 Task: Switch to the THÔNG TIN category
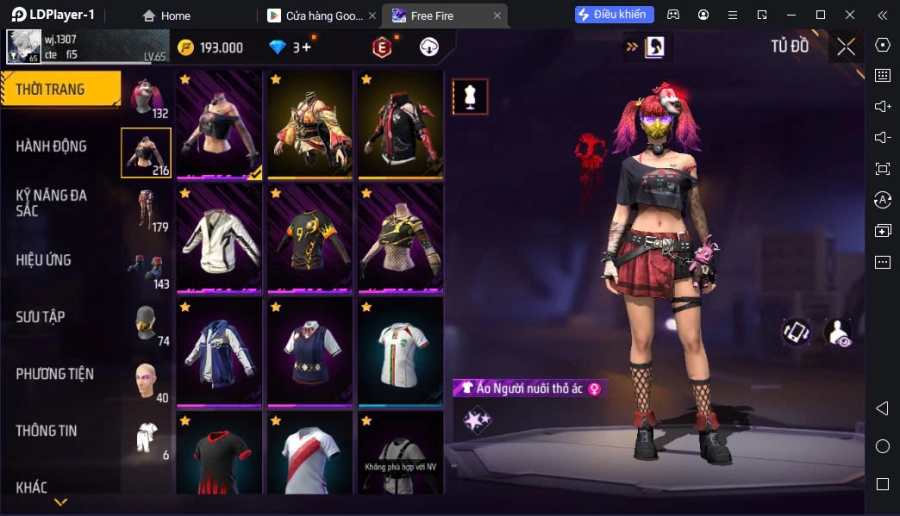coord(47,431)
